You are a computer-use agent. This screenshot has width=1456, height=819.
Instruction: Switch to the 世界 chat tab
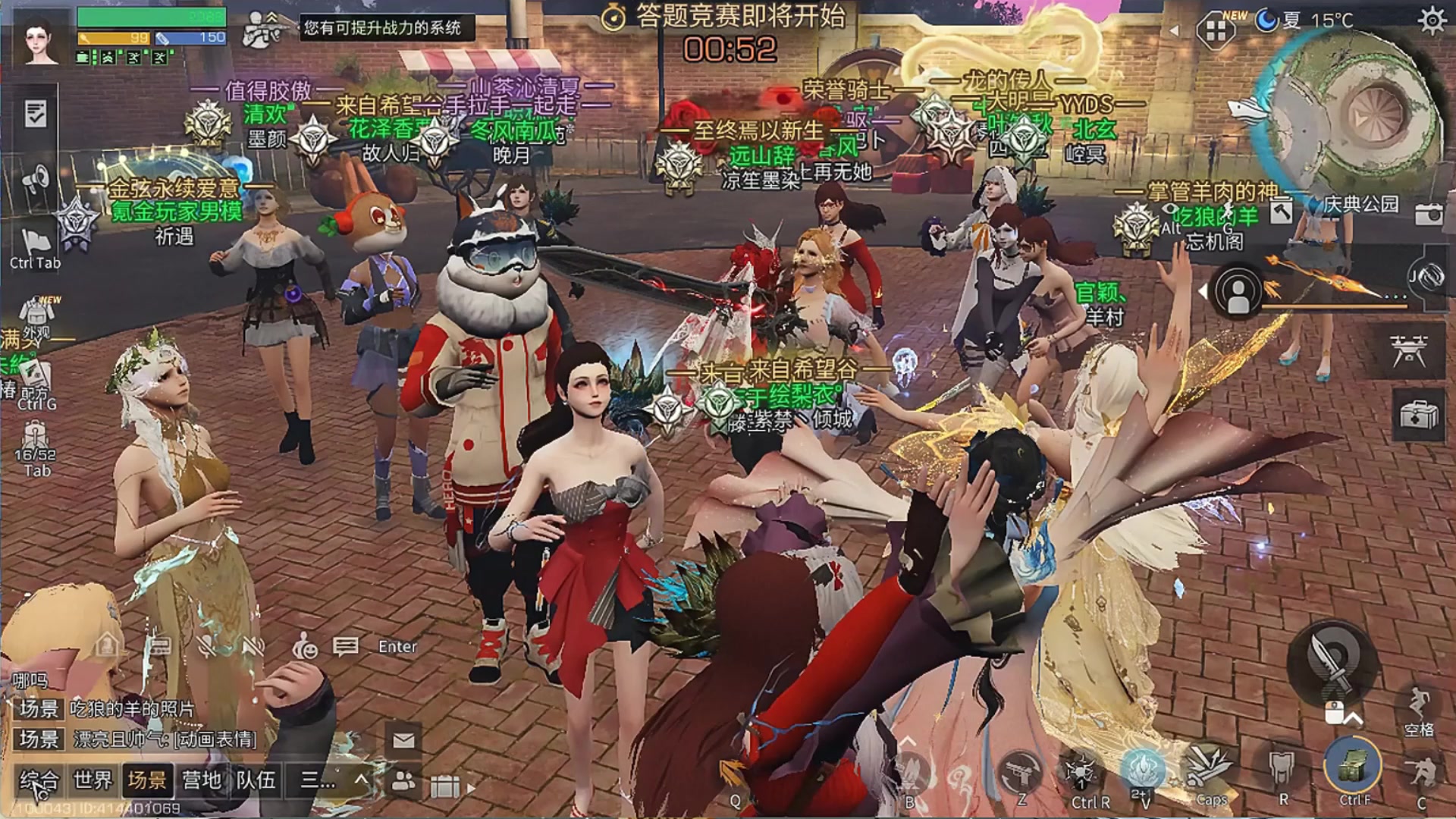(93, 780)
